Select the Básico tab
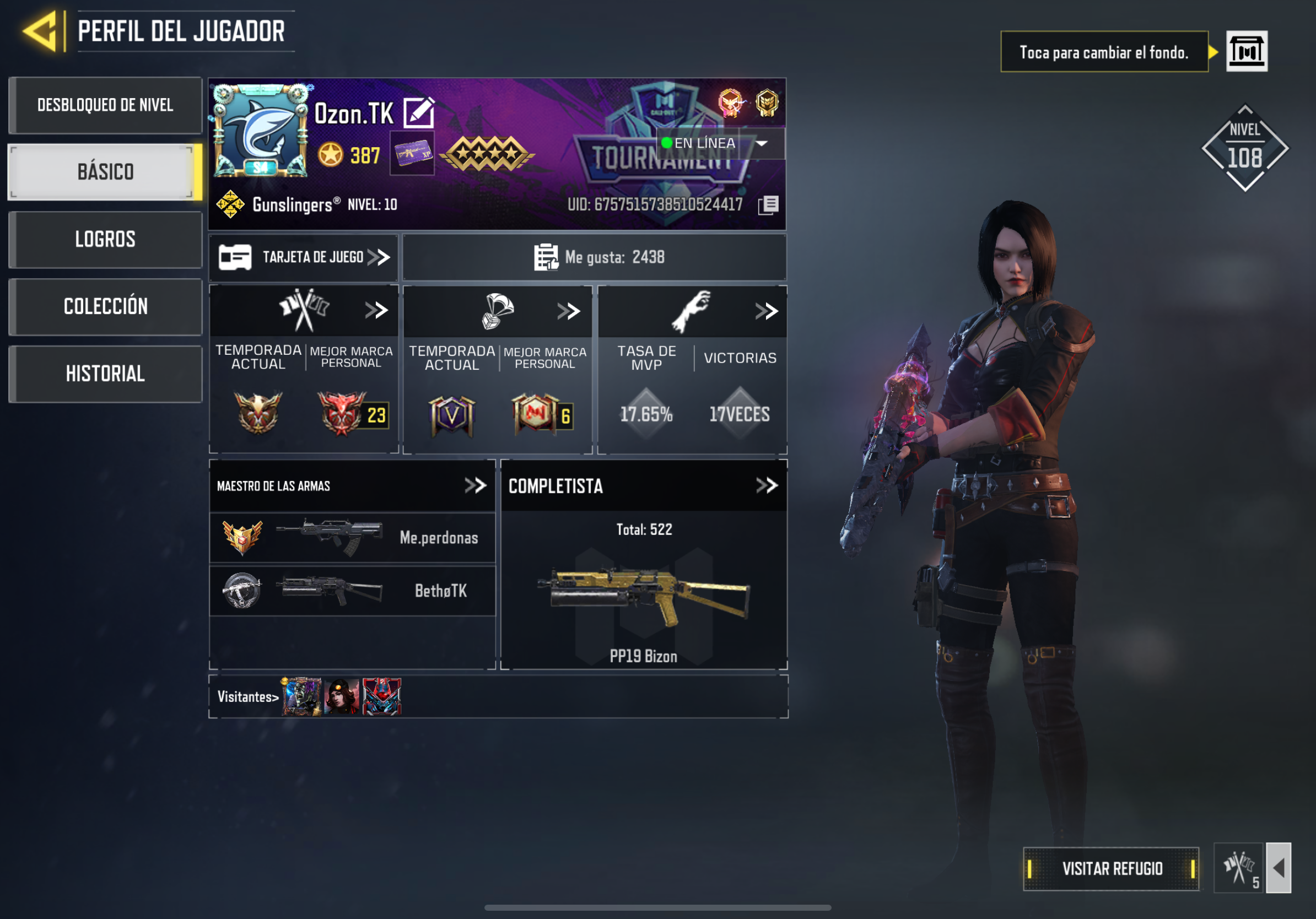The height and width of the screenshot is (919, 1316). [105, 172]
